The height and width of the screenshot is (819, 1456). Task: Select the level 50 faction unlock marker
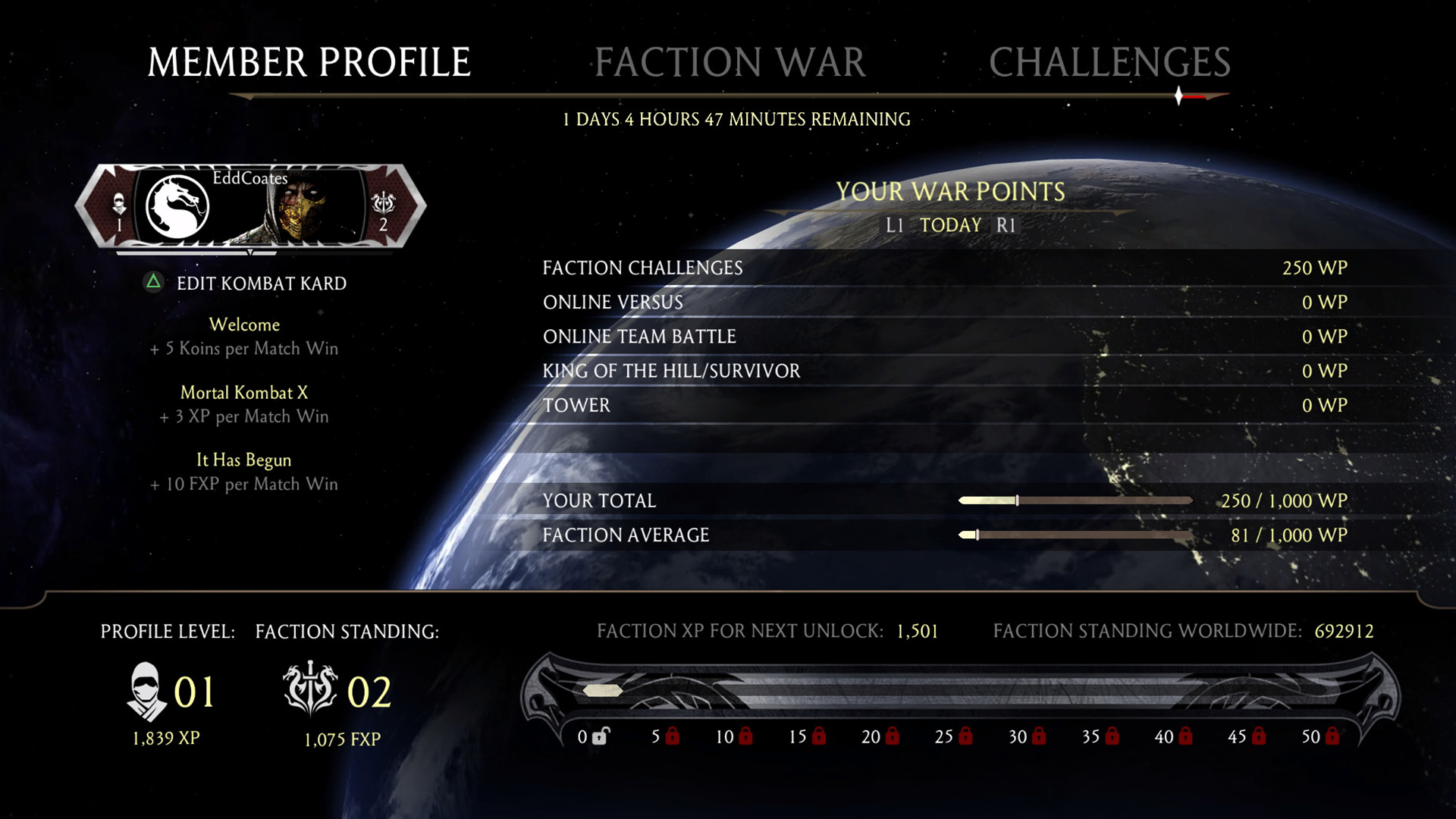(1320, 736)
